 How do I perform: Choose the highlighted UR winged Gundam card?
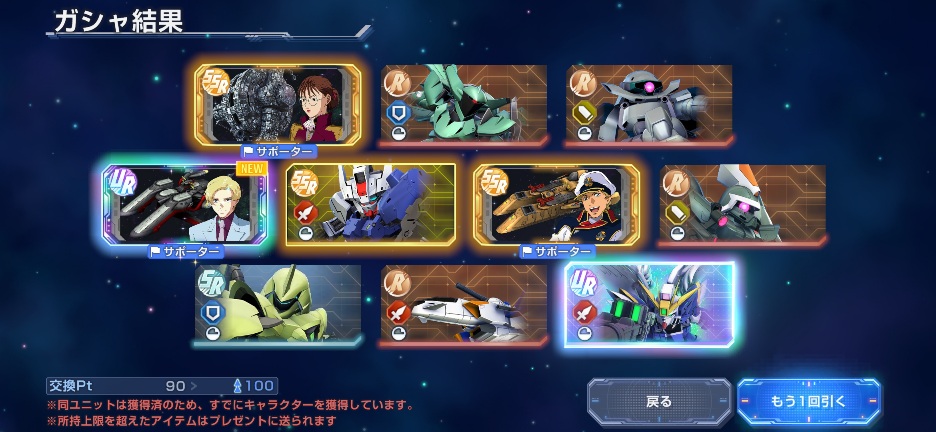(x=649, y=303)
